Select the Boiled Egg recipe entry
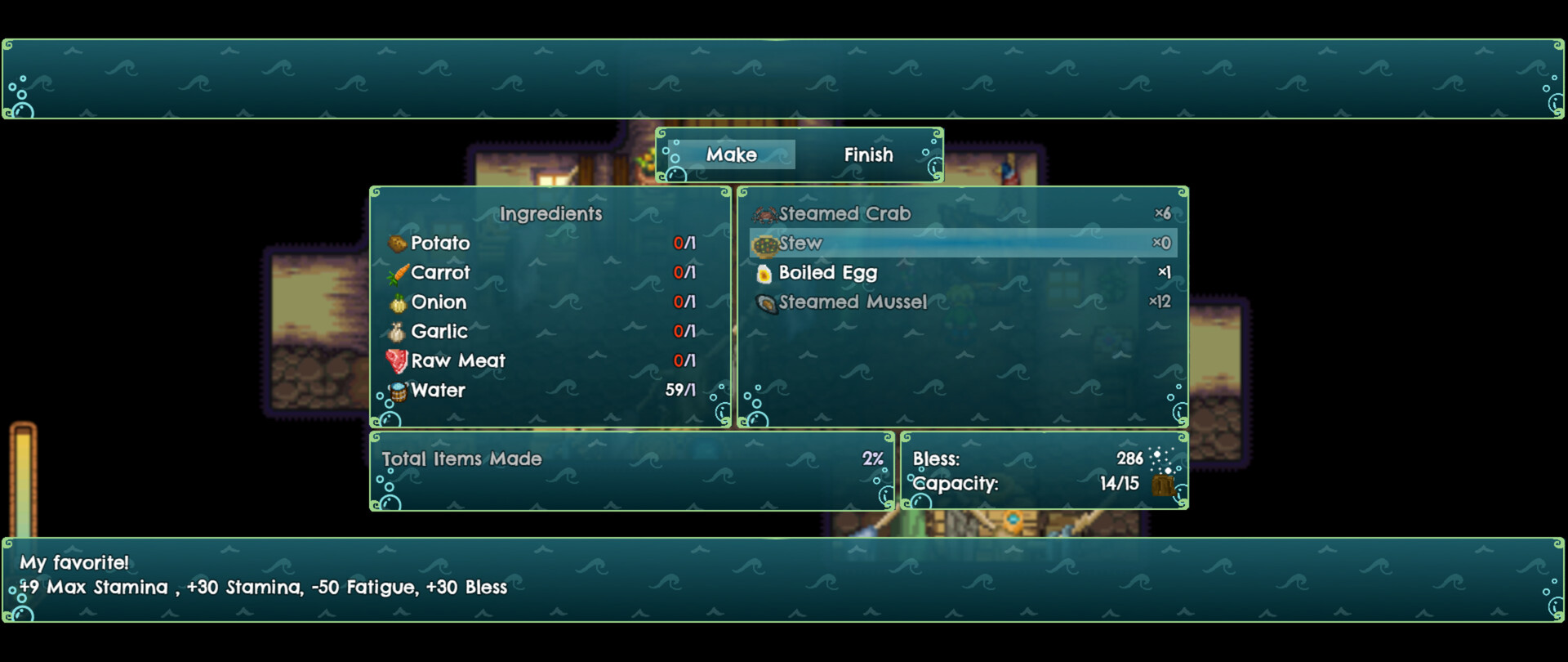This screenshot has width=1568, height=662. (829, 272)
